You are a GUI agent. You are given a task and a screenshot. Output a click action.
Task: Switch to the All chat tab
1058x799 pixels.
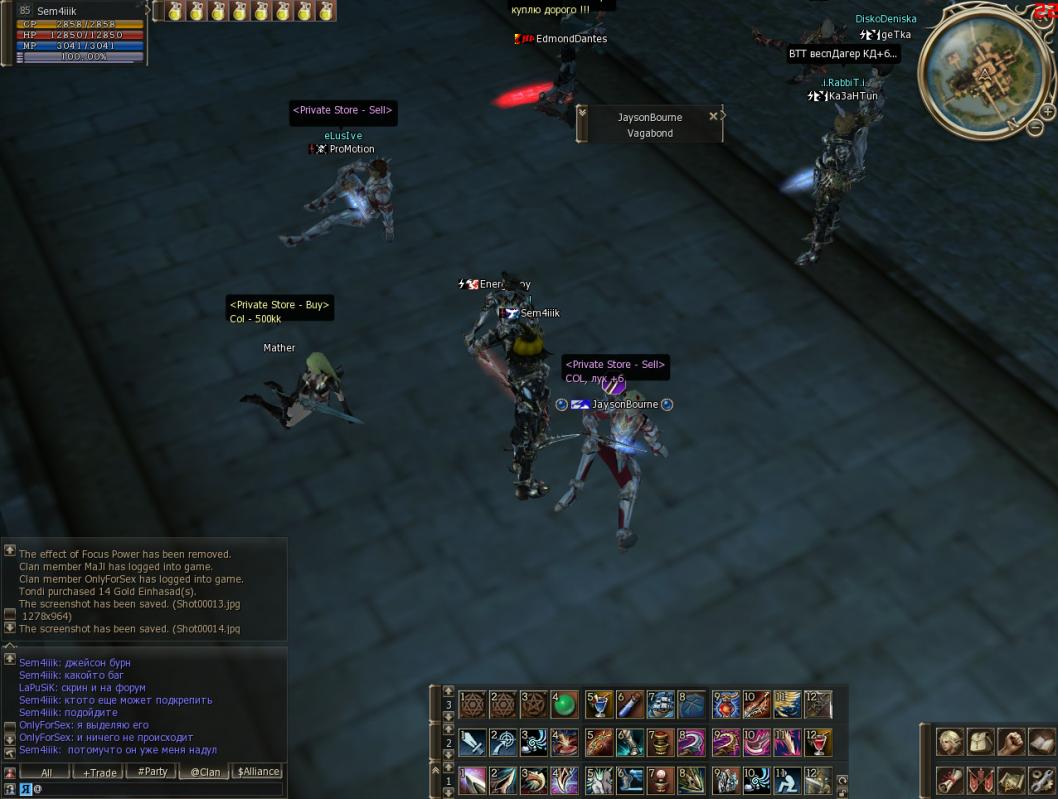coord(47,772)
